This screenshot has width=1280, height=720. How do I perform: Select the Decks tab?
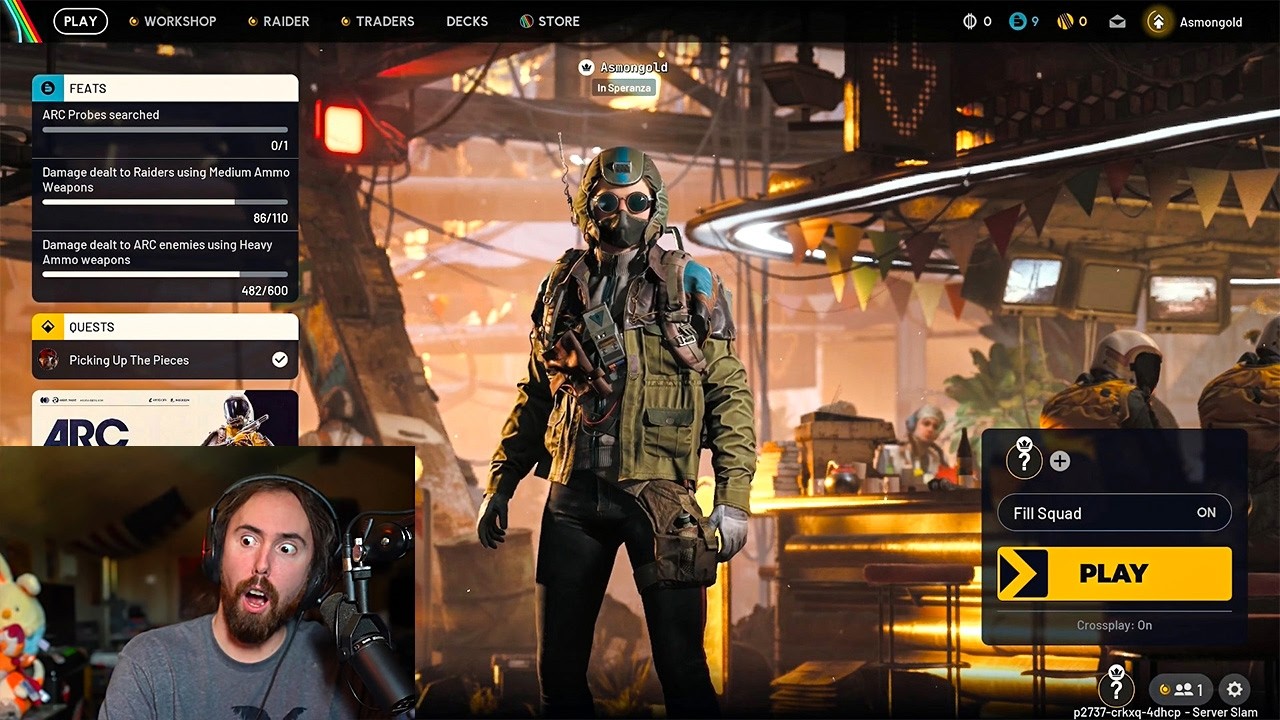[x=467, y=21]
